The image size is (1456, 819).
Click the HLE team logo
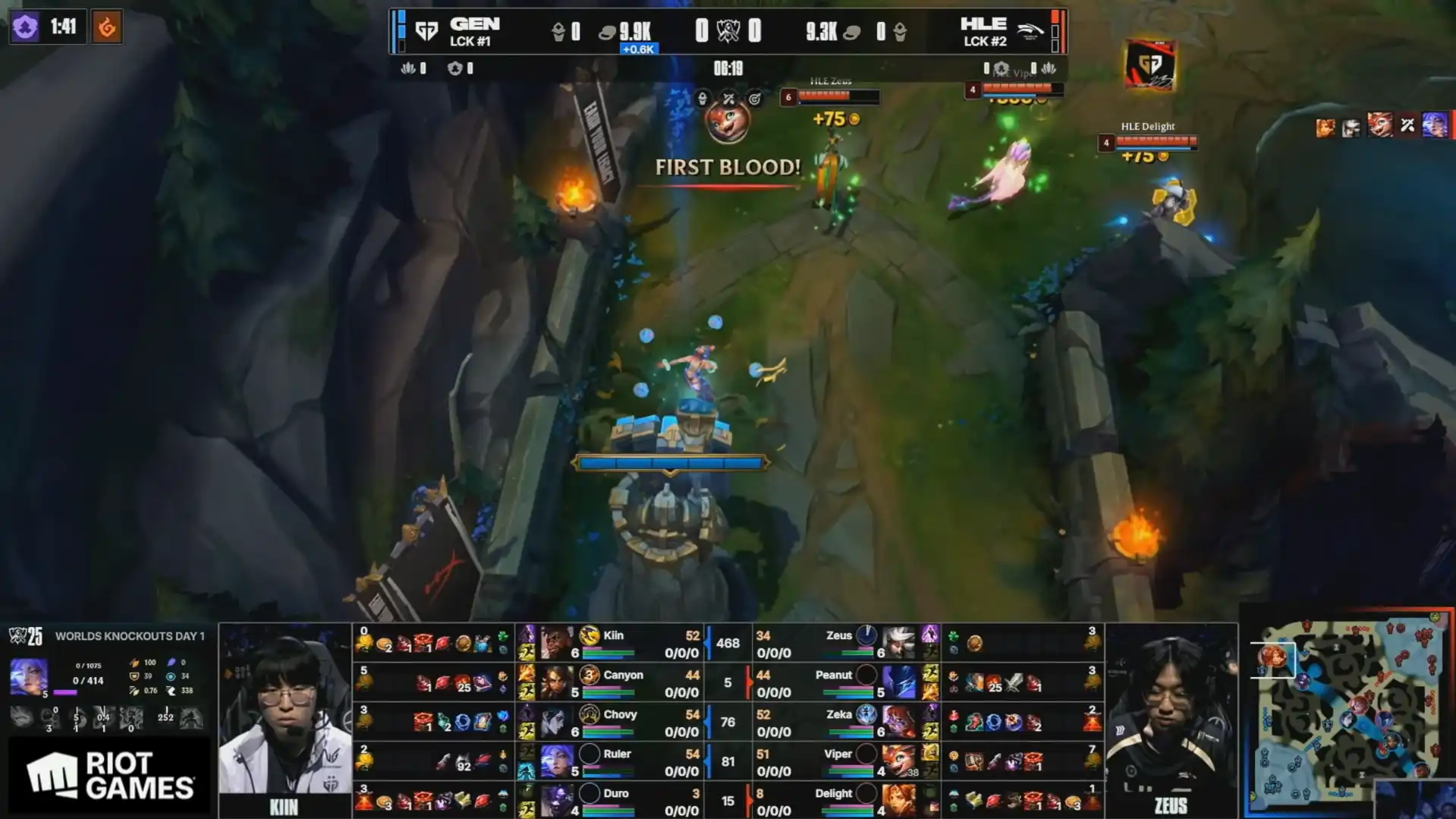tap(1029, 31)
